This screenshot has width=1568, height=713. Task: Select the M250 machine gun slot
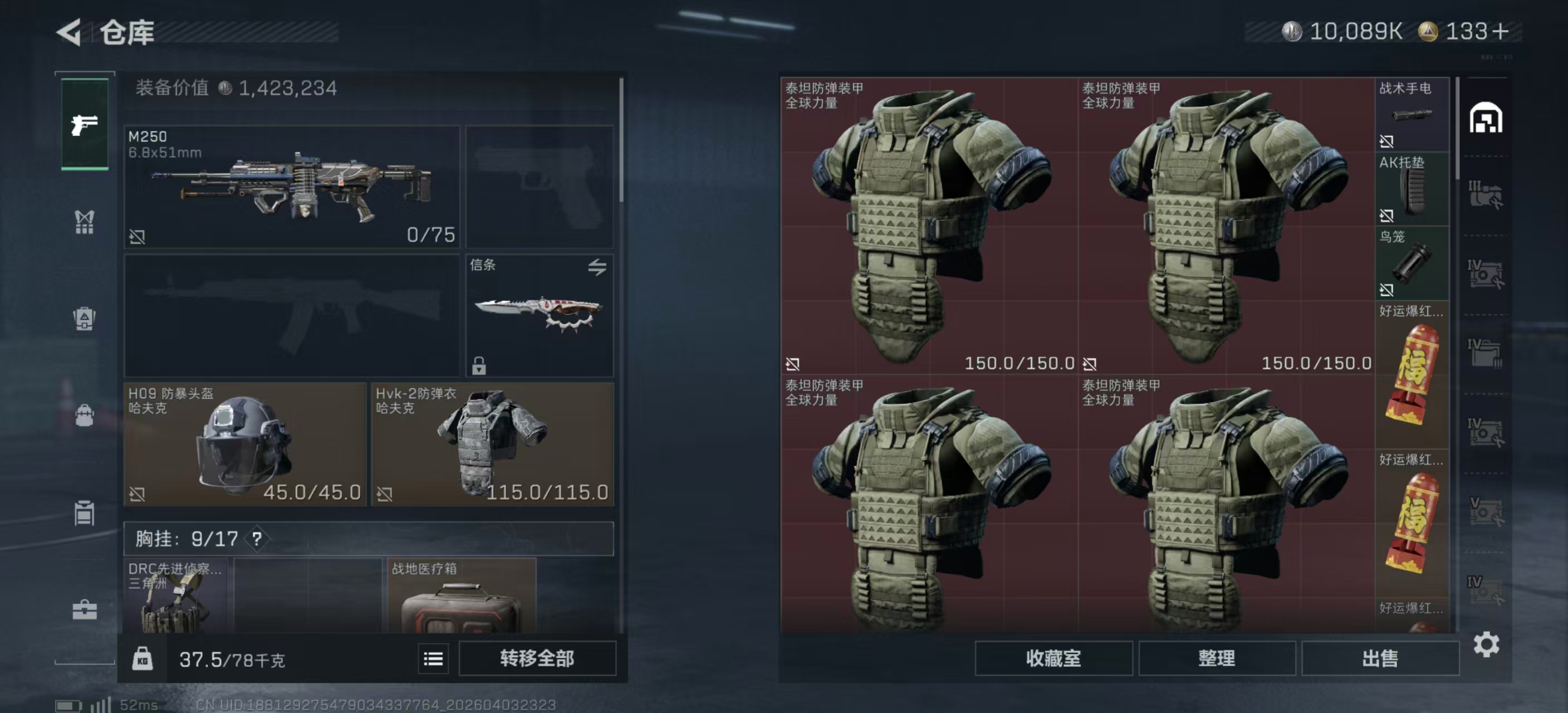coord(292,186)
